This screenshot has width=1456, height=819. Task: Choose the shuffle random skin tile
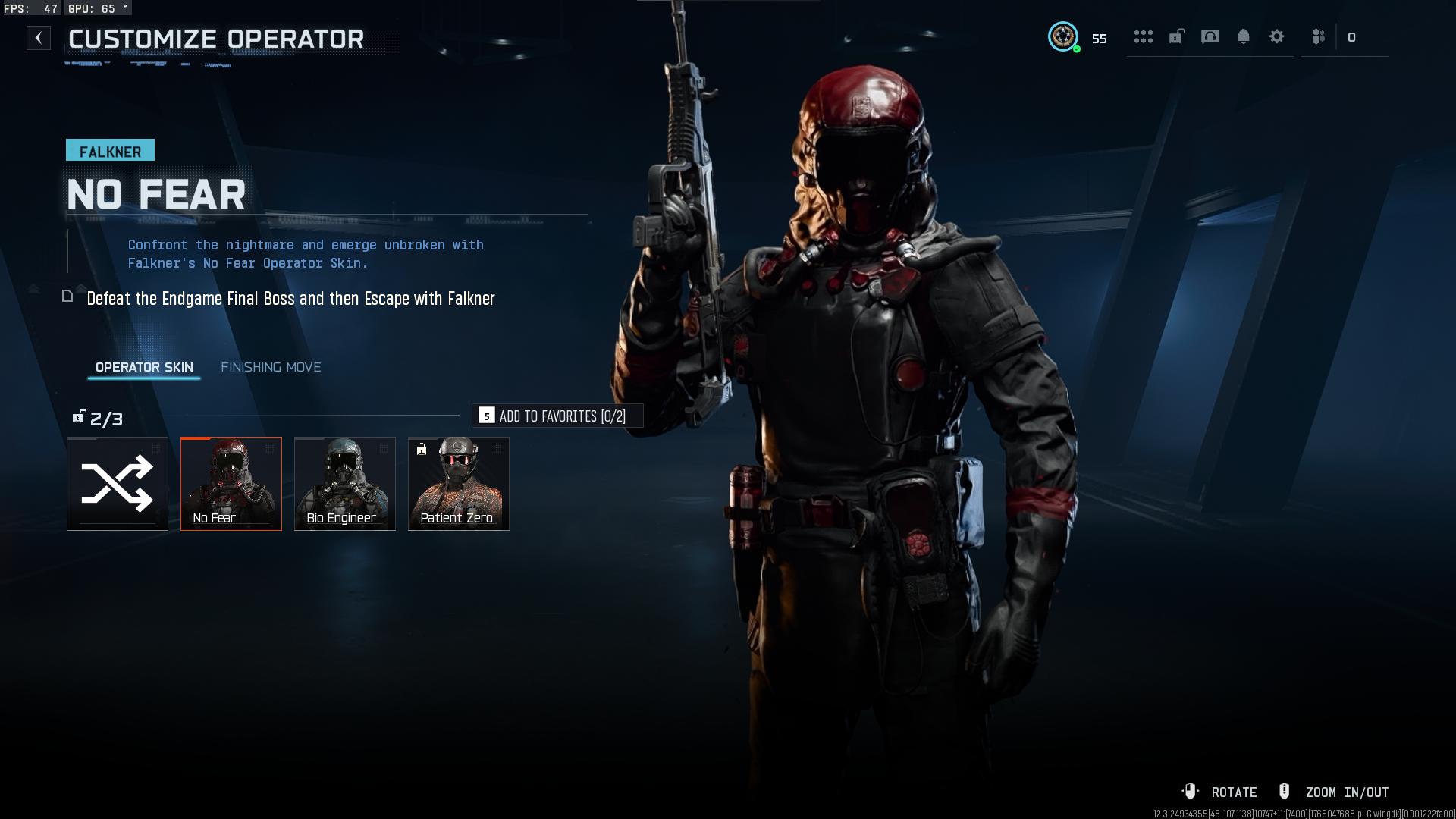coord(118,484)
